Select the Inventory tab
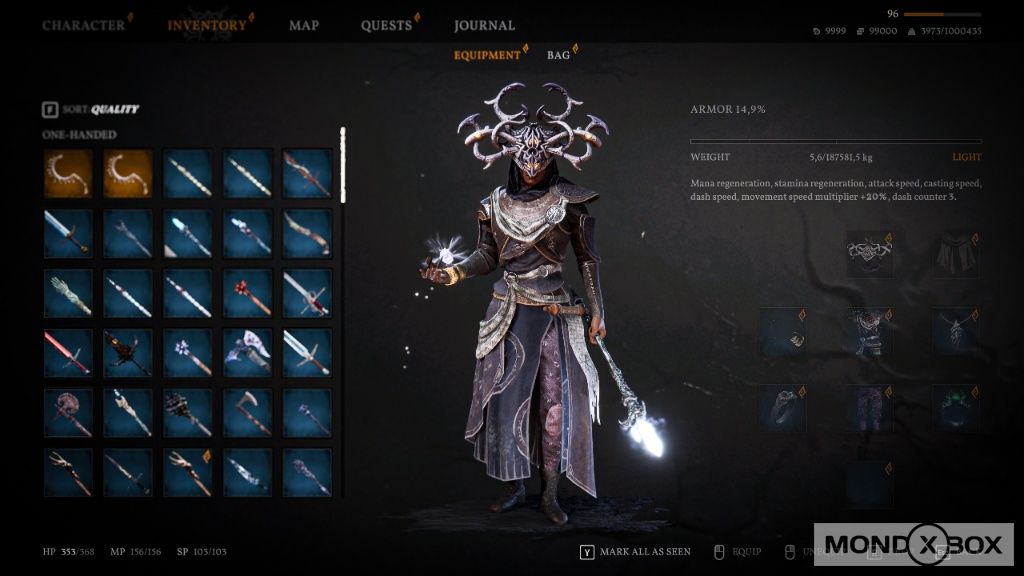 pyautogui.click(x=207, y=25)
